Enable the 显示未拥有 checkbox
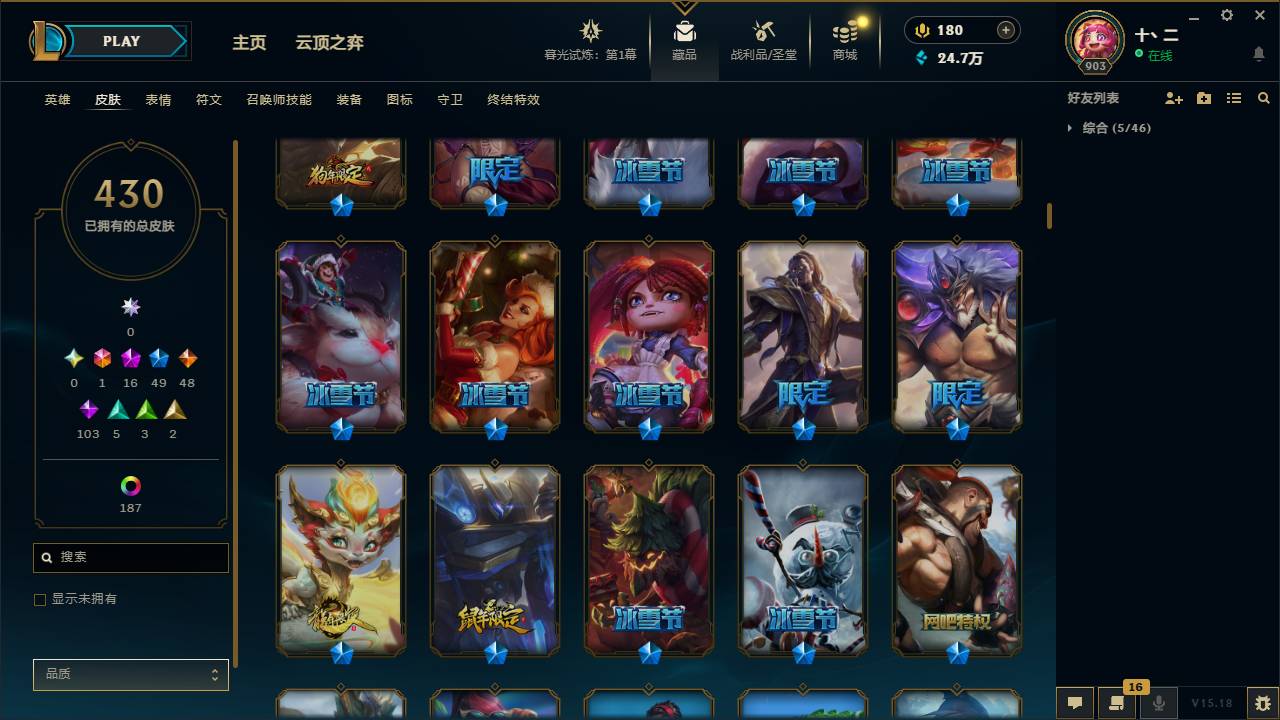 (39, 599)
